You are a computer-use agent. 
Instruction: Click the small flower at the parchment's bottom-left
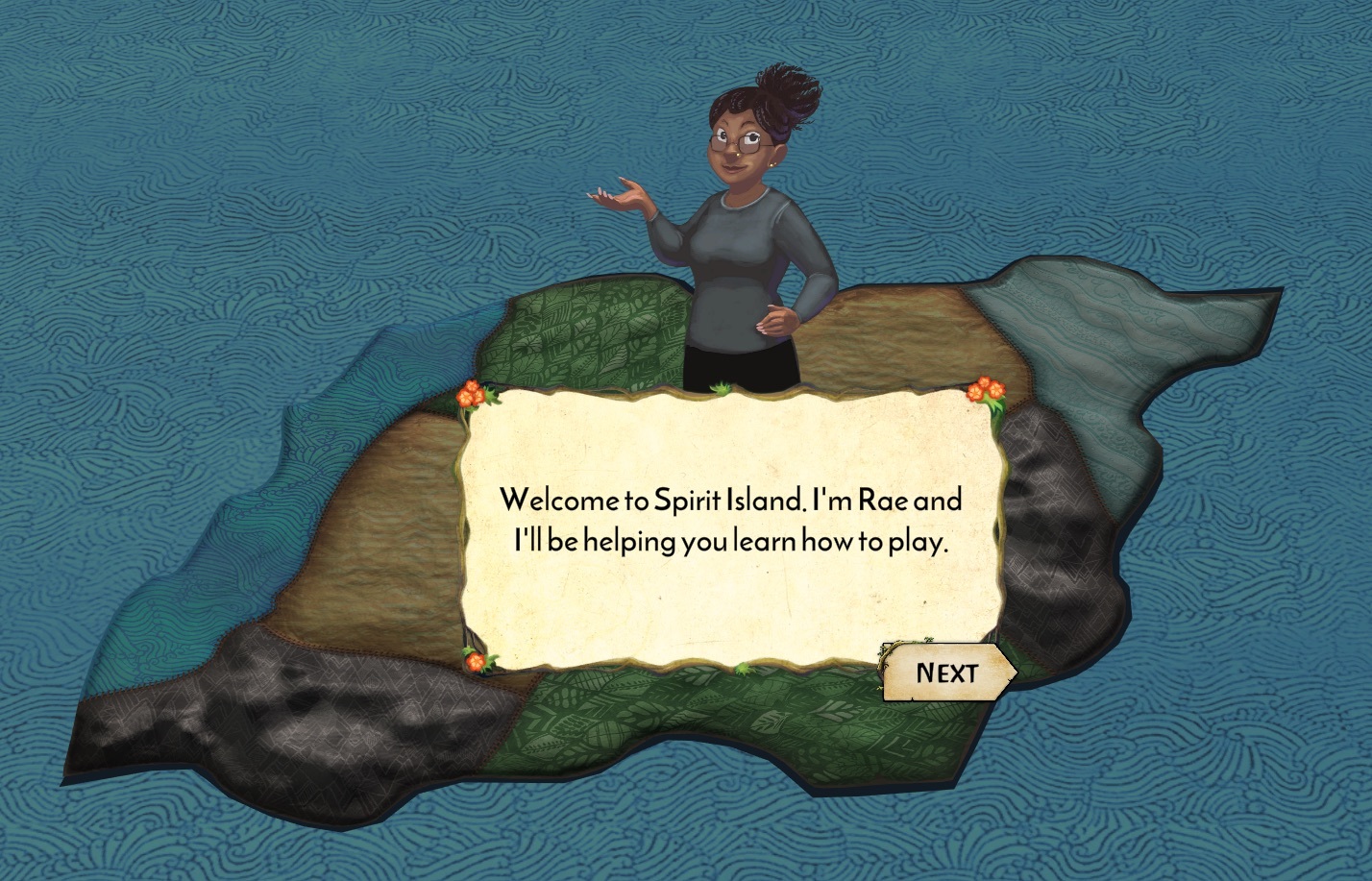(x=475, y=660)
